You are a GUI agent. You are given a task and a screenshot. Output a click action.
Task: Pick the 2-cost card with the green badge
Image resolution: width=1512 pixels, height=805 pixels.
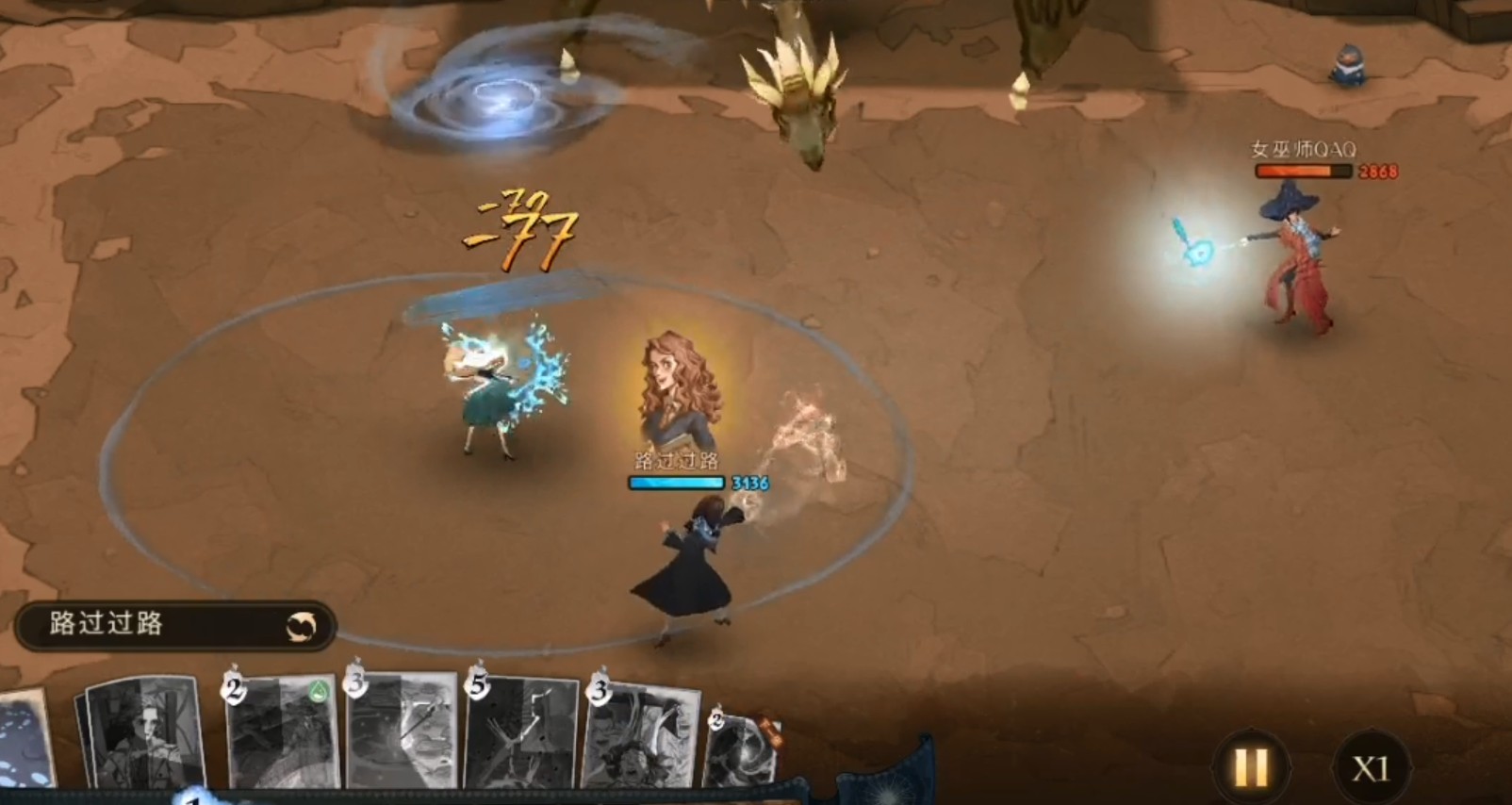(283, 733)
